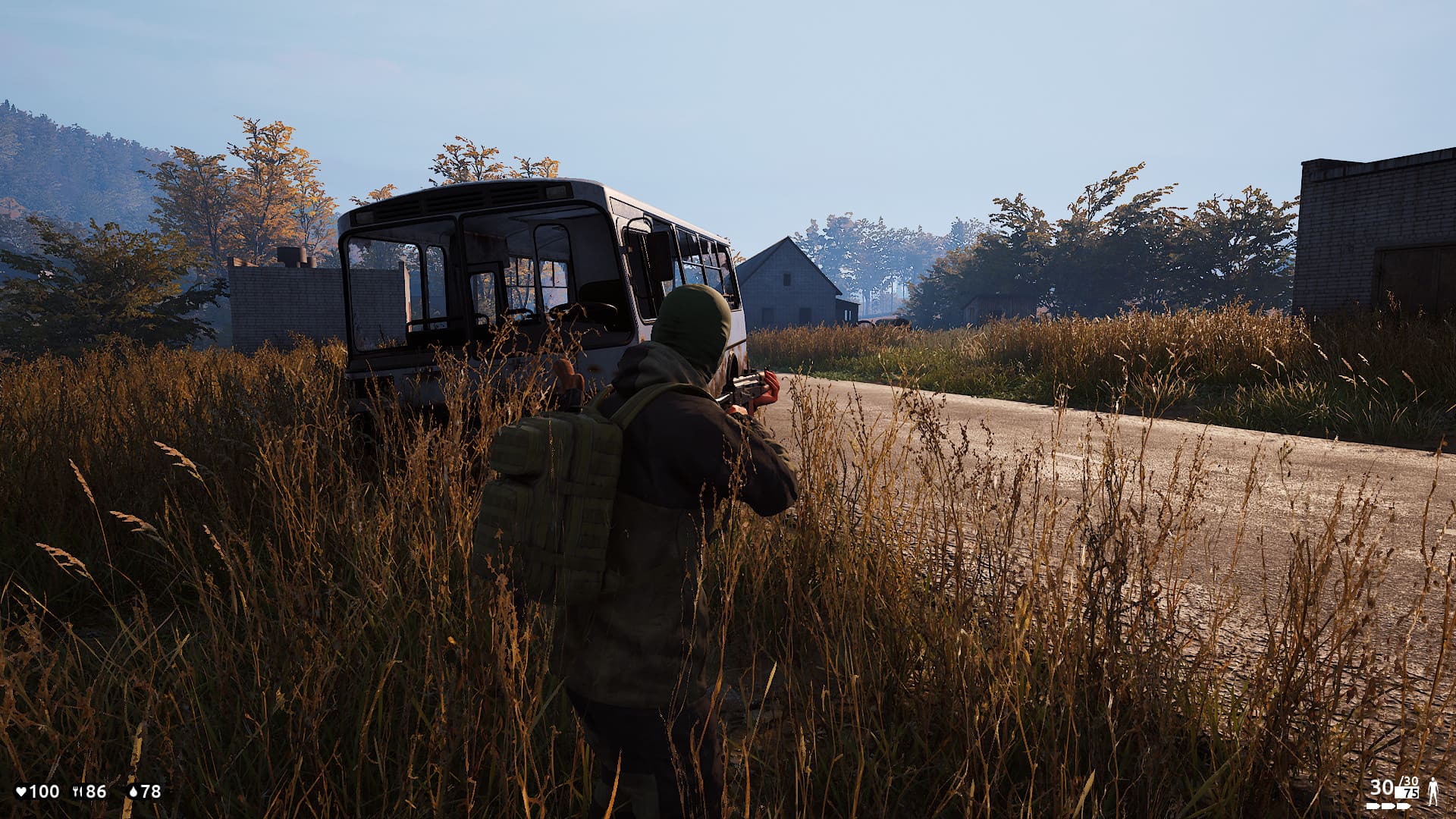Click the magazine ammo icon showing 75
This screenshot has height=819, width=1456.
1408,793
